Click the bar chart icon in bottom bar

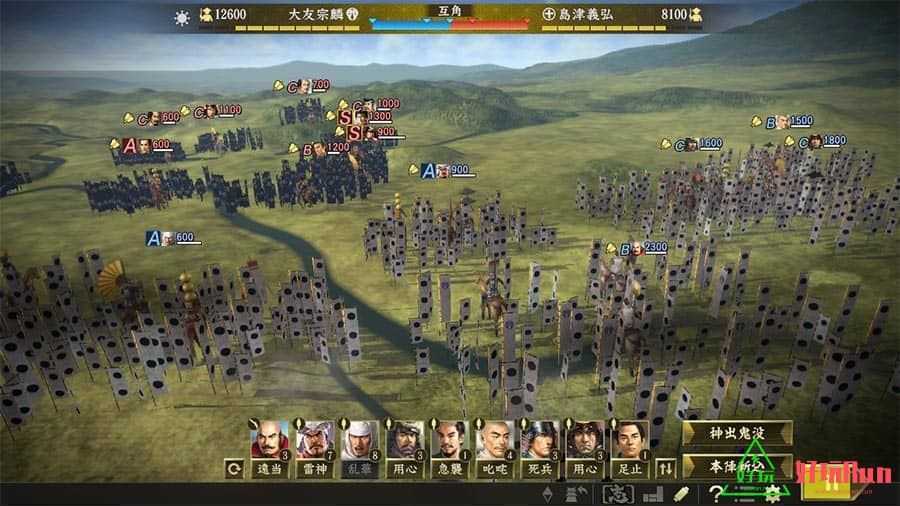tap(652, 493)
